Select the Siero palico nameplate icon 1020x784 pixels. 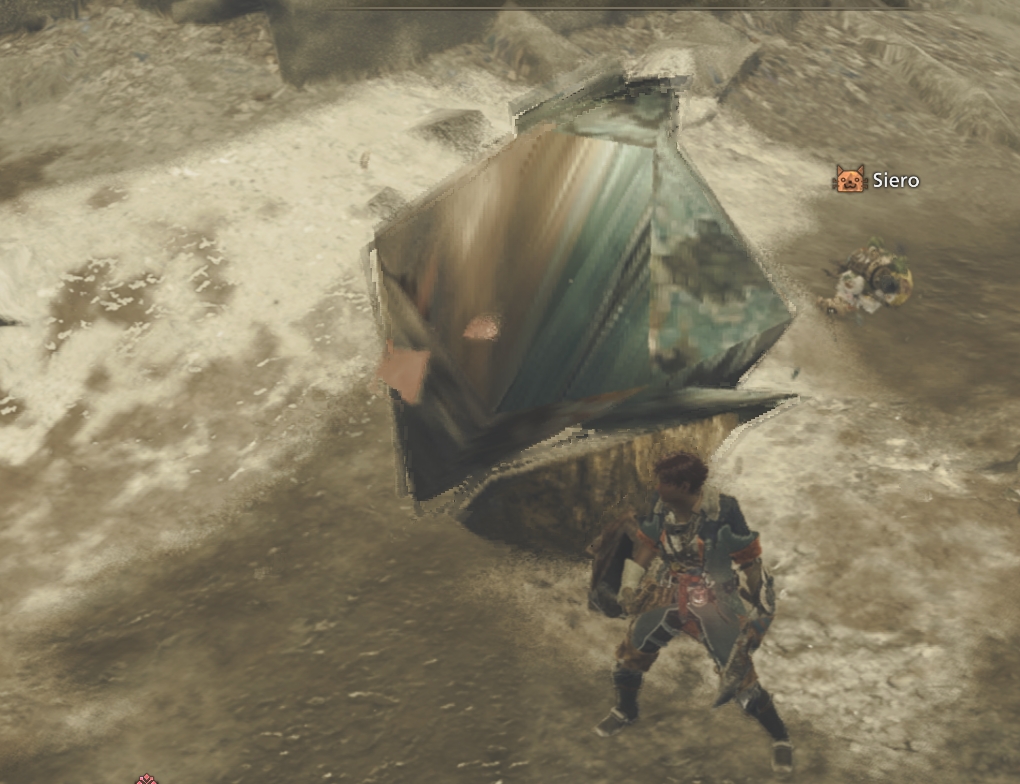coord(848,179)
